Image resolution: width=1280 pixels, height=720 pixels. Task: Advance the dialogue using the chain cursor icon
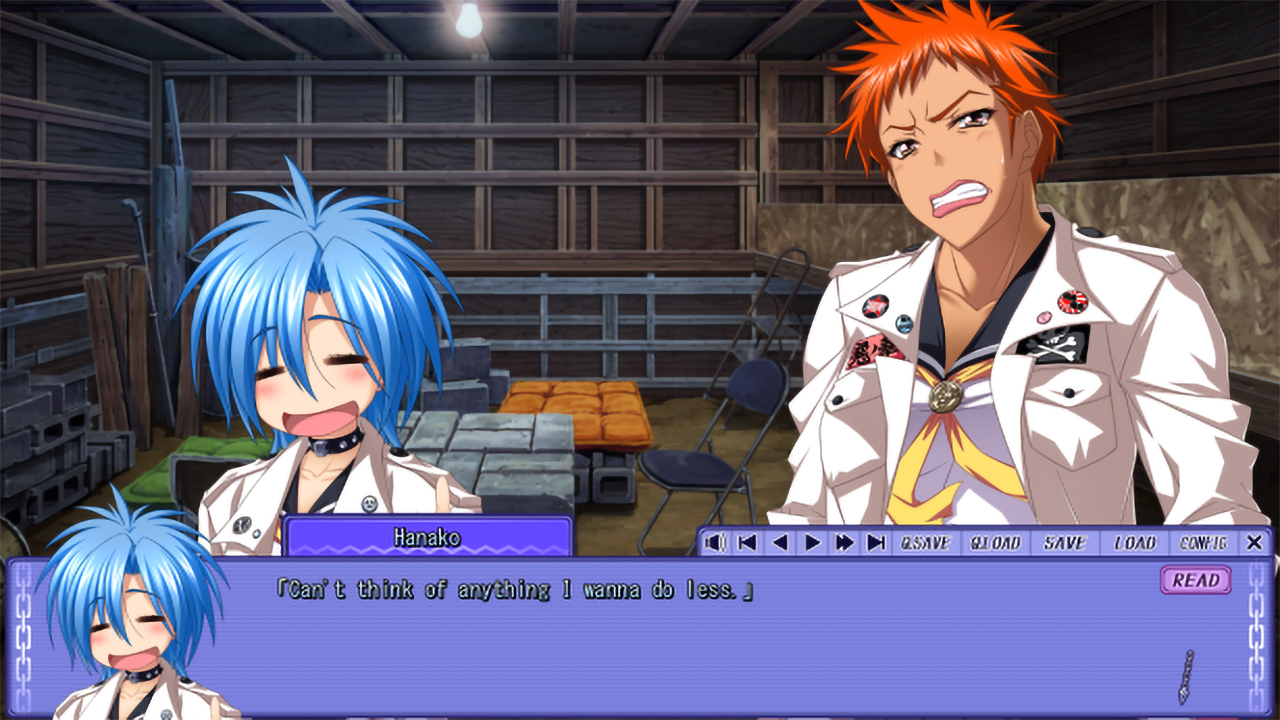(1186, 677)
